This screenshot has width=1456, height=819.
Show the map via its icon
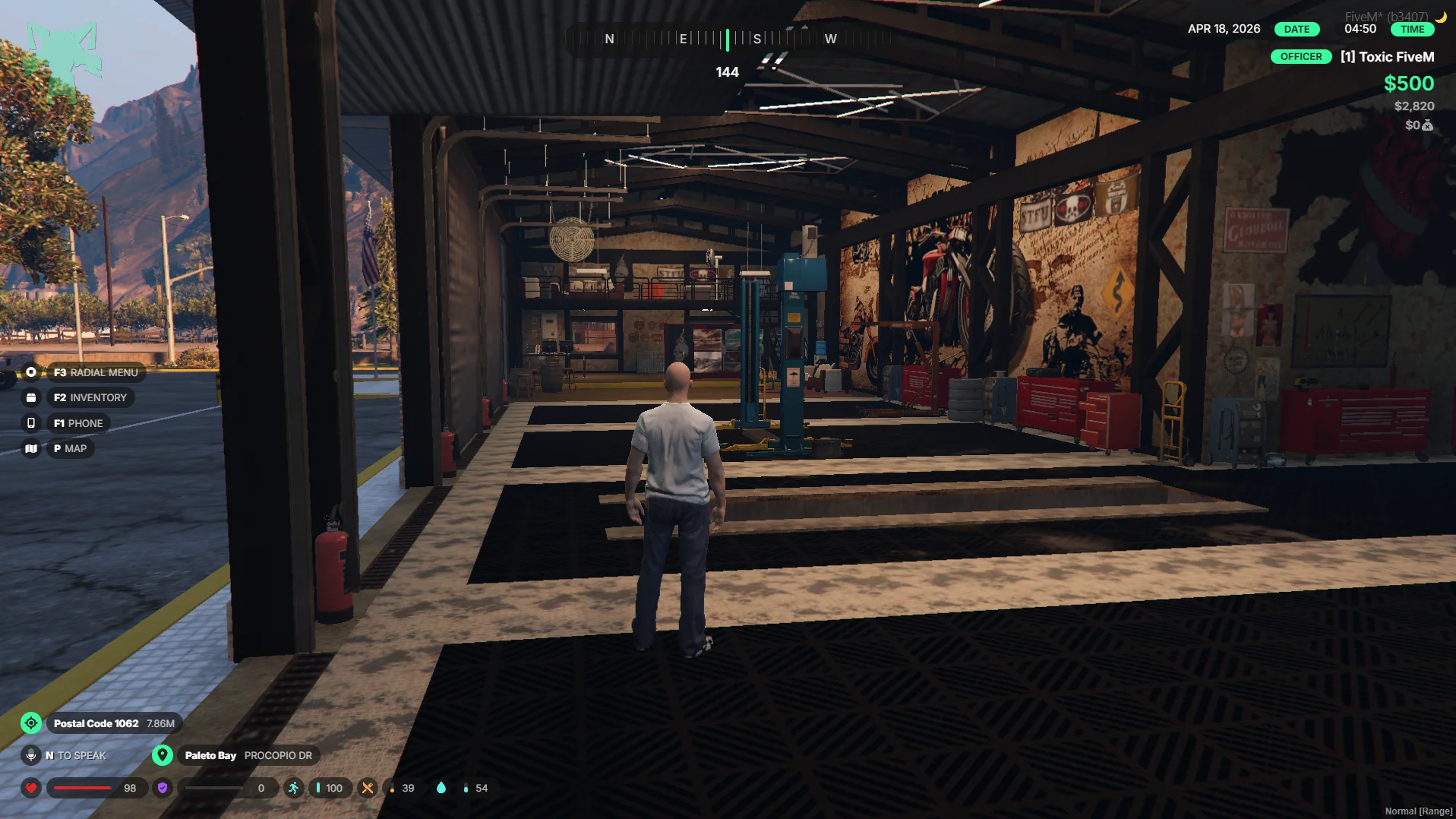31,448
